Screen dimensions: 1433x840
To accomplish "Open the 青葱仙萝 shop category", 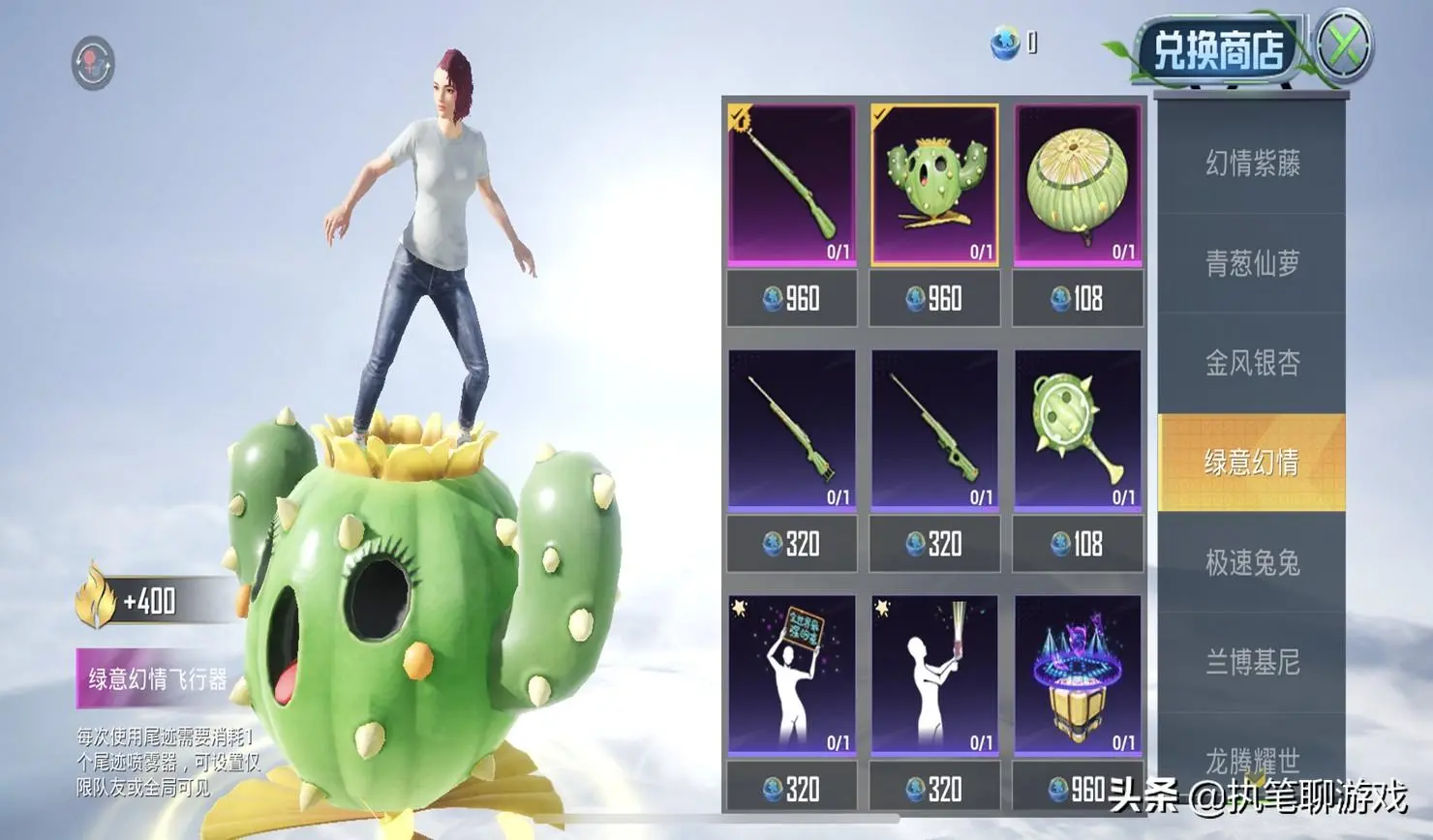I will [1252, 263].
